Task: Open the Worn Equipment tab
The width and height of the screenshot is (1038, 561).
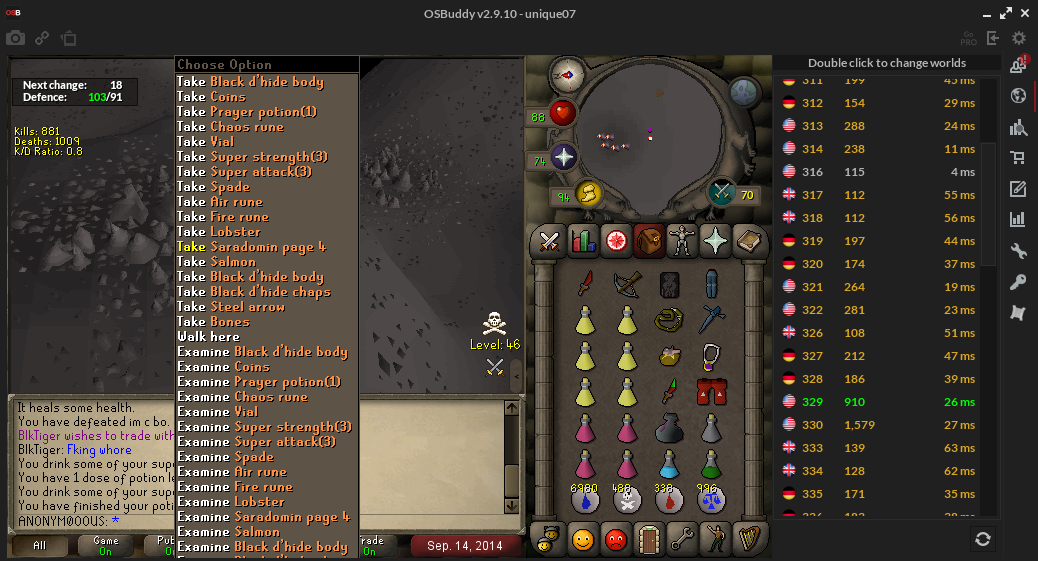Action: (682, 241)
